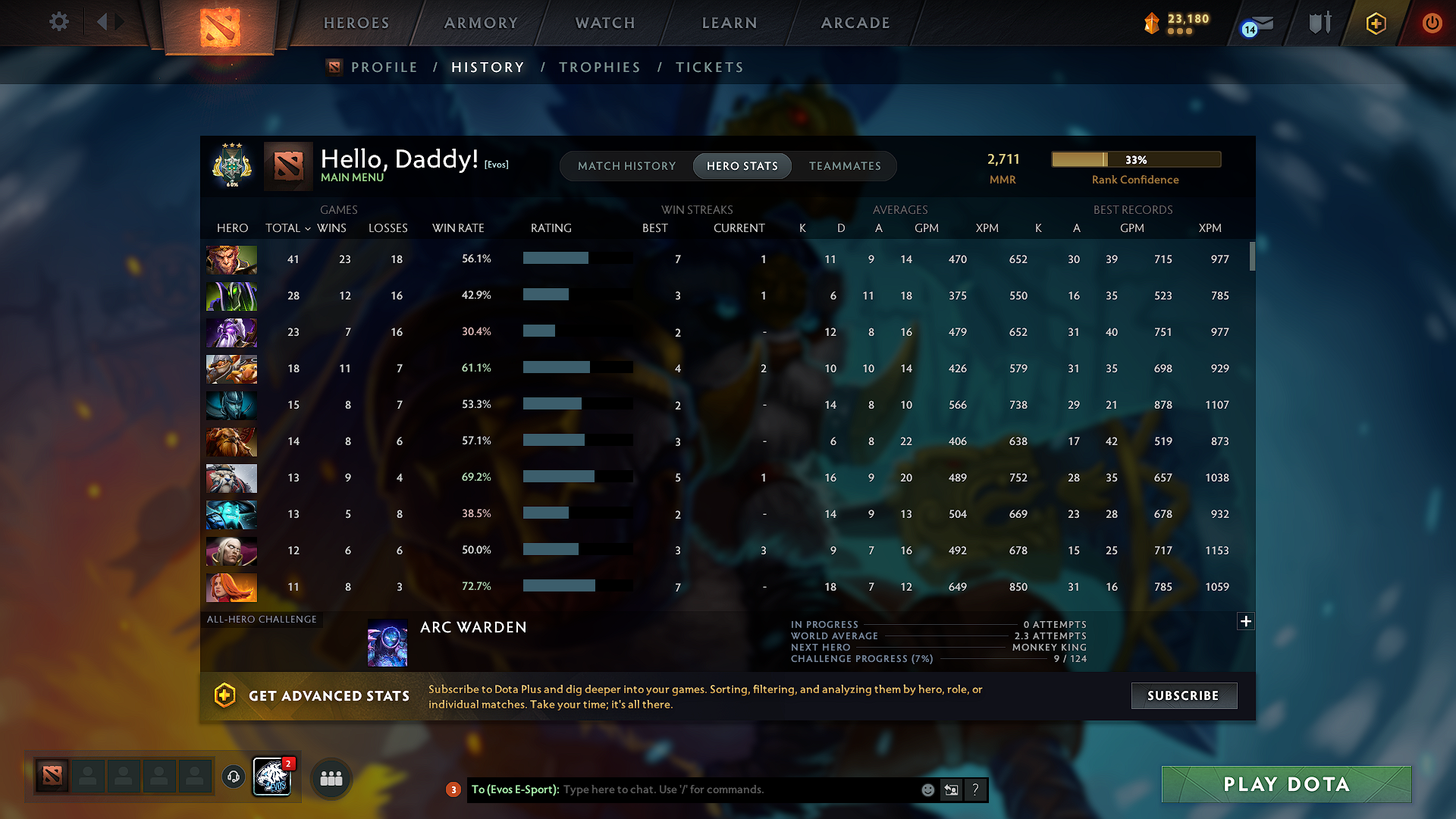Expand All-Hero Challenge with plus button

[1246, 621]
